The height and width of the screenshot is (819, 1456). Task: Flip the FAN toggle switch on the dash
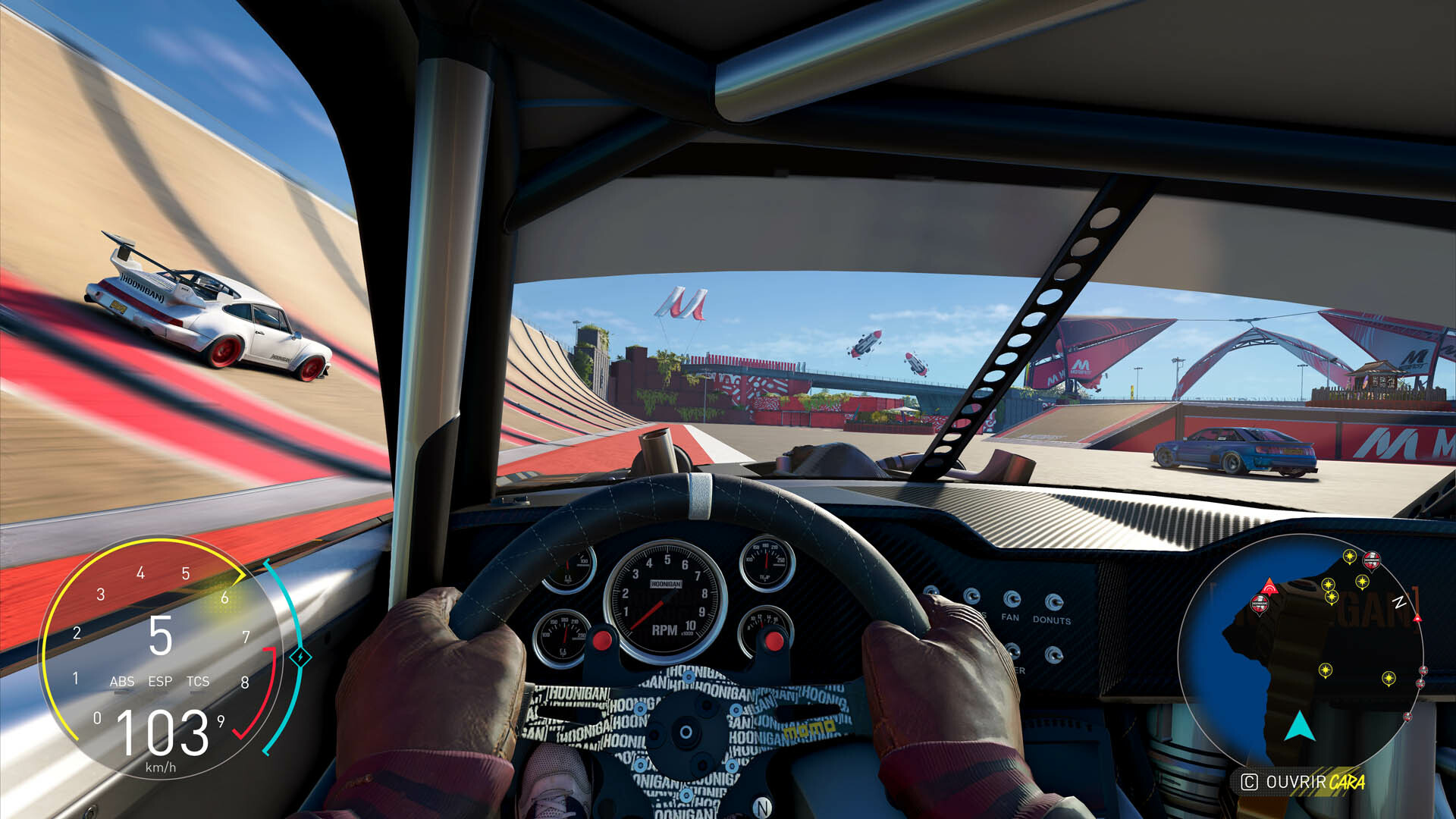coord(1012,598)
